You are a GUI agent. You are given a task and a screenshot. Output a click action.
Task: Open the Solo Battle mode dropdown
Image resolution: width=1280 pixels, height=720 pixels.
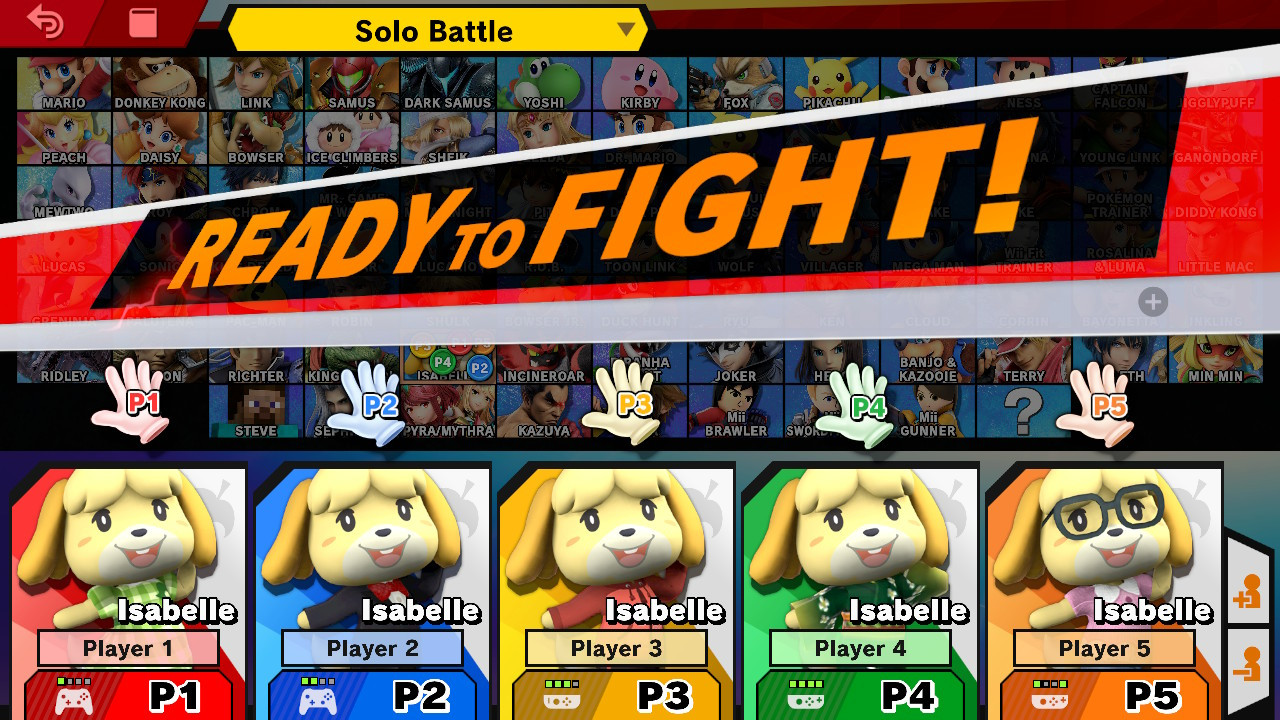435,30
